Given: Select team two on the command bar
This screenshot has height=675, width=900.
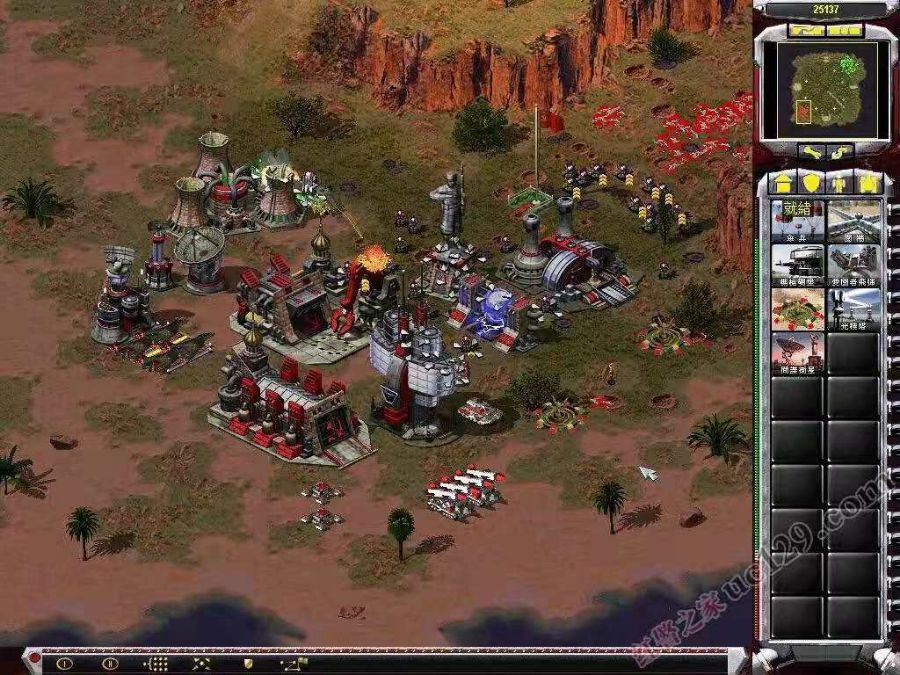Looking at the screenshot, I should [x=110, y=662].
